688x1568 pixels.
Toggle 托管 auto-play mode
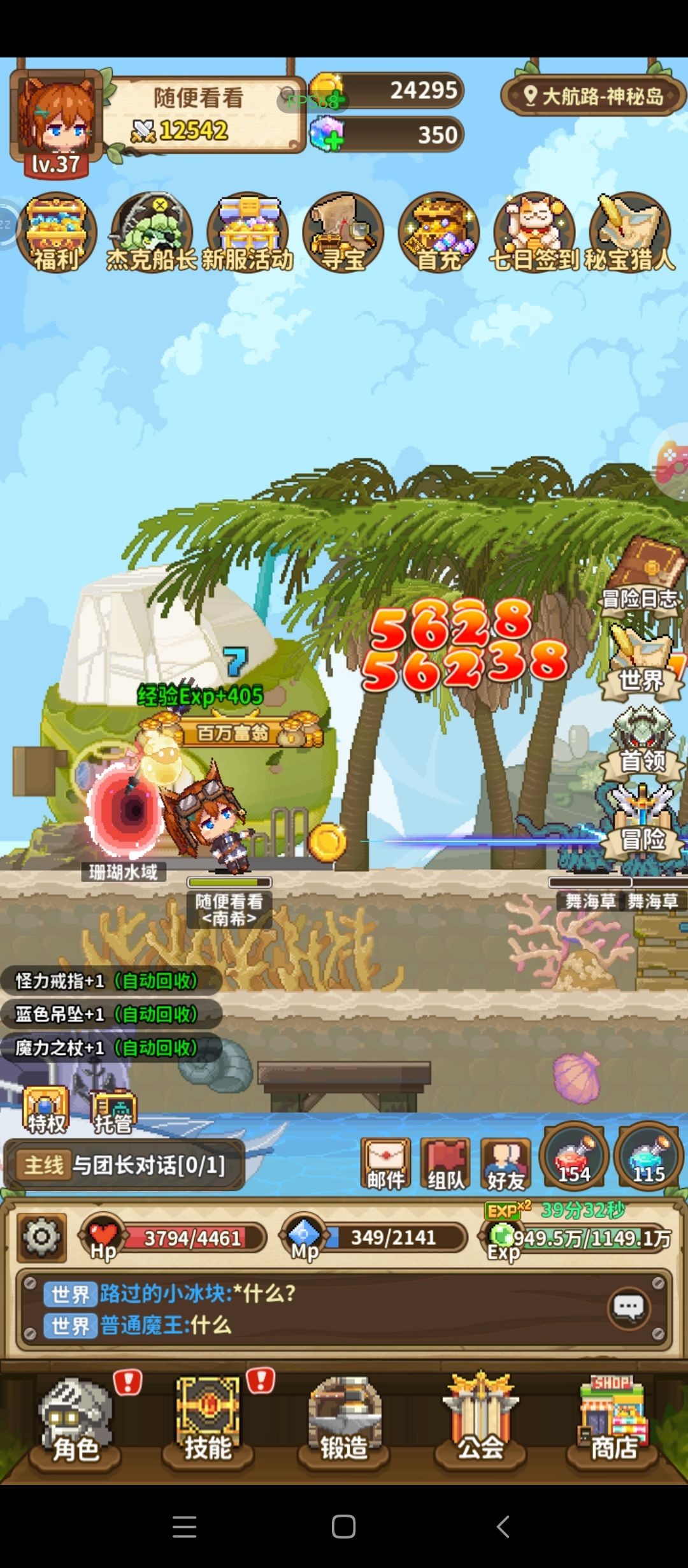coord(113,1110)
